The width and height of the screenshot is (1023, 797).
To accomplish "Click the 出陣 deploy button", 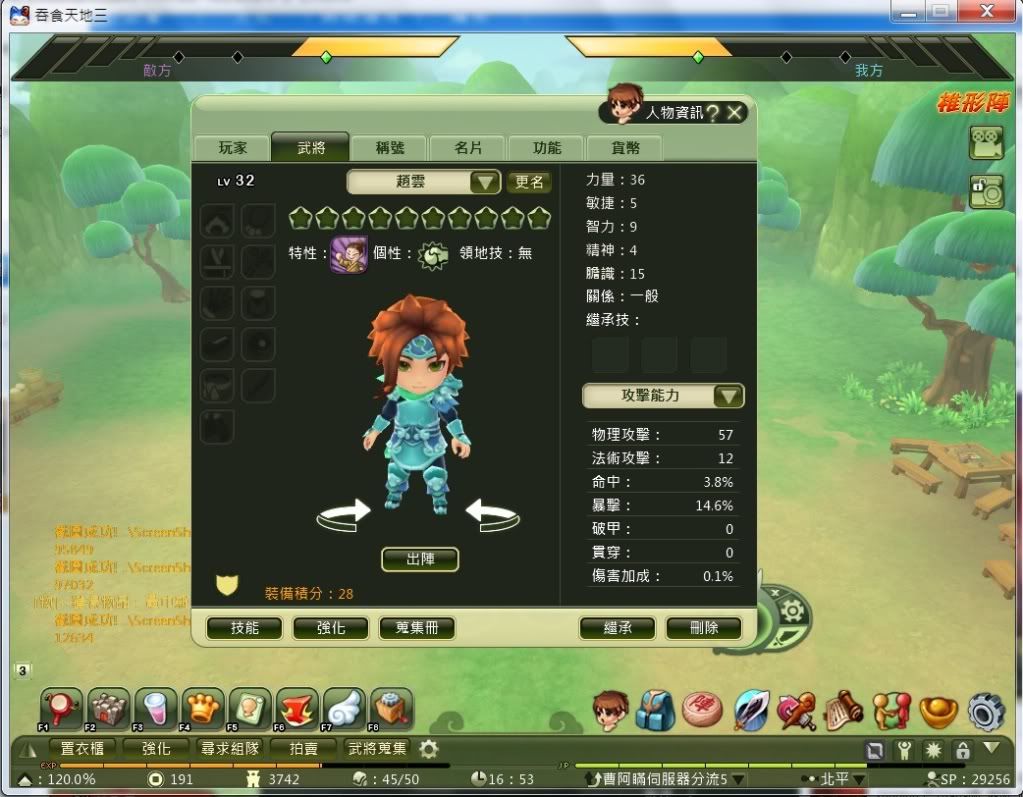I will (420, 559).
